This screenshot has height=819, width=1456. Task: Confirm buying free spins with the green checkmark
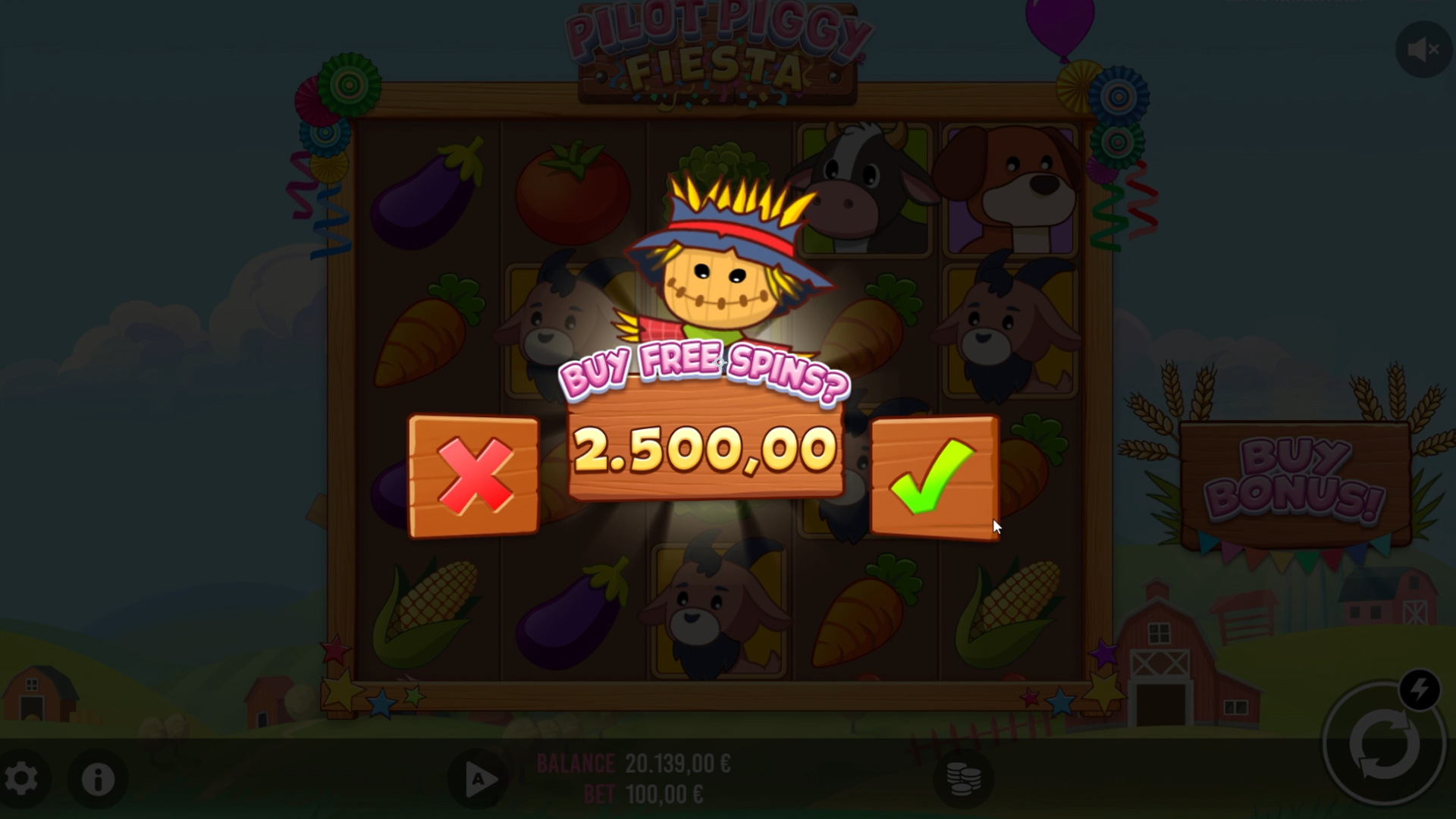[x=934, y=476]
